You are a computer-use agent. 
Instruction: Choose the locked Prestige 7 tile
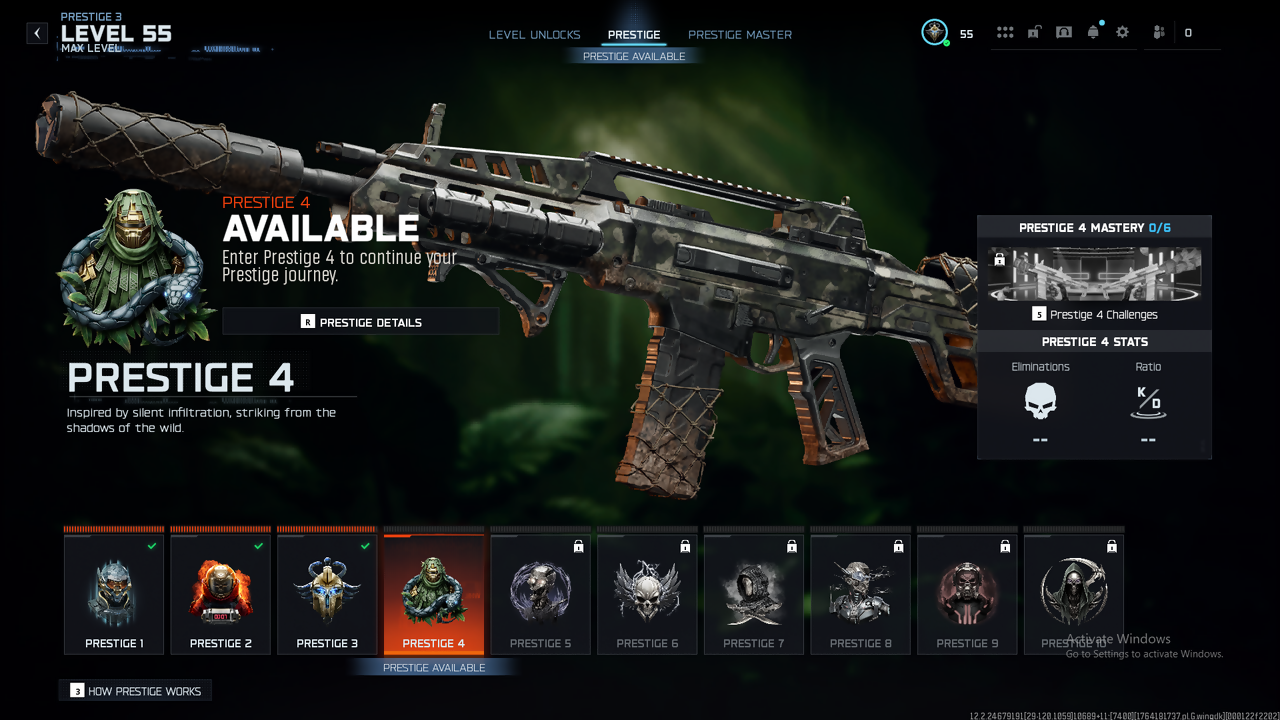754,595
